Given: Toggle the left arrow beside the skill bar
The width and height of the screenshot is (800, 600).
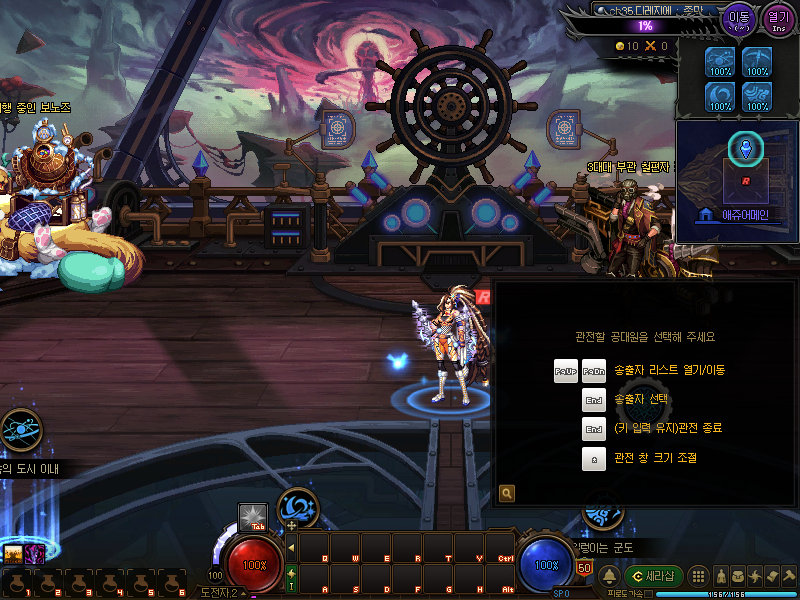Looking at the screenshot, I should click(x=291, y=548).
